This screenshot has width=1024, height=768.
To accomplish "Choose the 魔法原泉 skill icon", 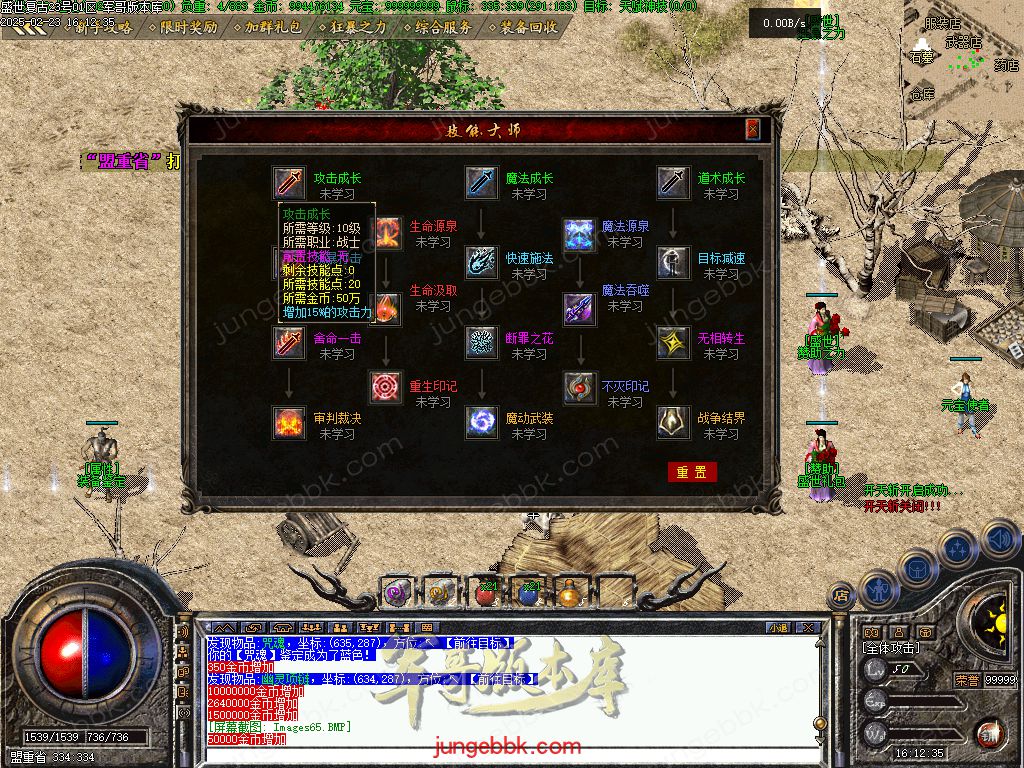I will (579, 235).
